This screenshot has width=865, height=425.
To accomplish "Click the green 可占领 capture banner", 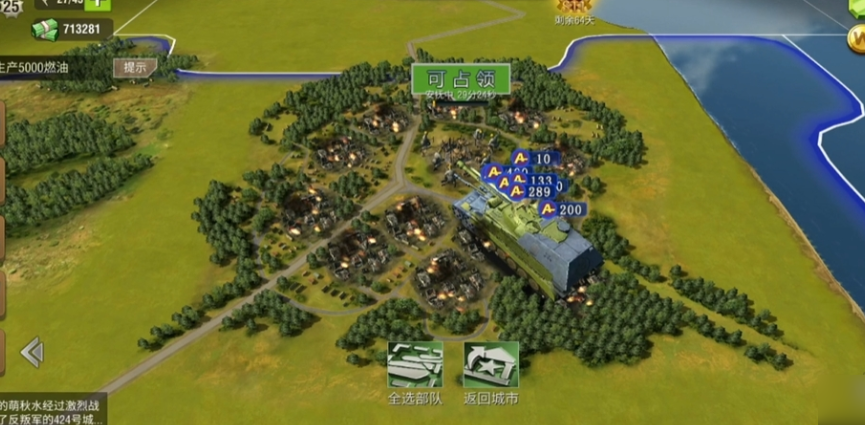I will (461, 78).
